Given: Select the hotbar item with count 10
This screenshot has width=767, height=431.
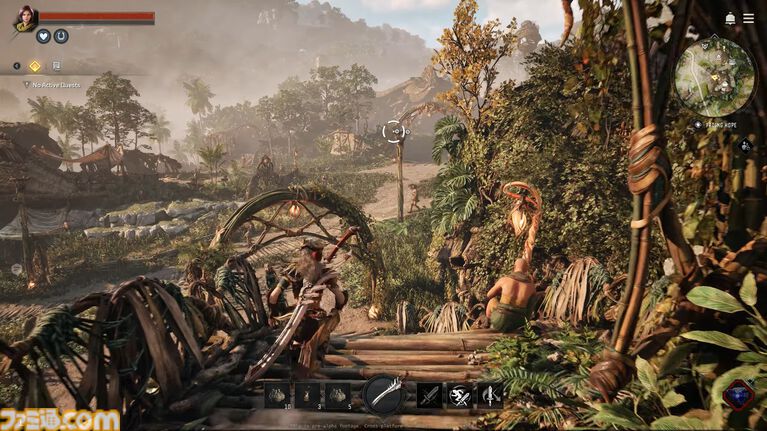Looking at the screenshot, I should [277, 395].
